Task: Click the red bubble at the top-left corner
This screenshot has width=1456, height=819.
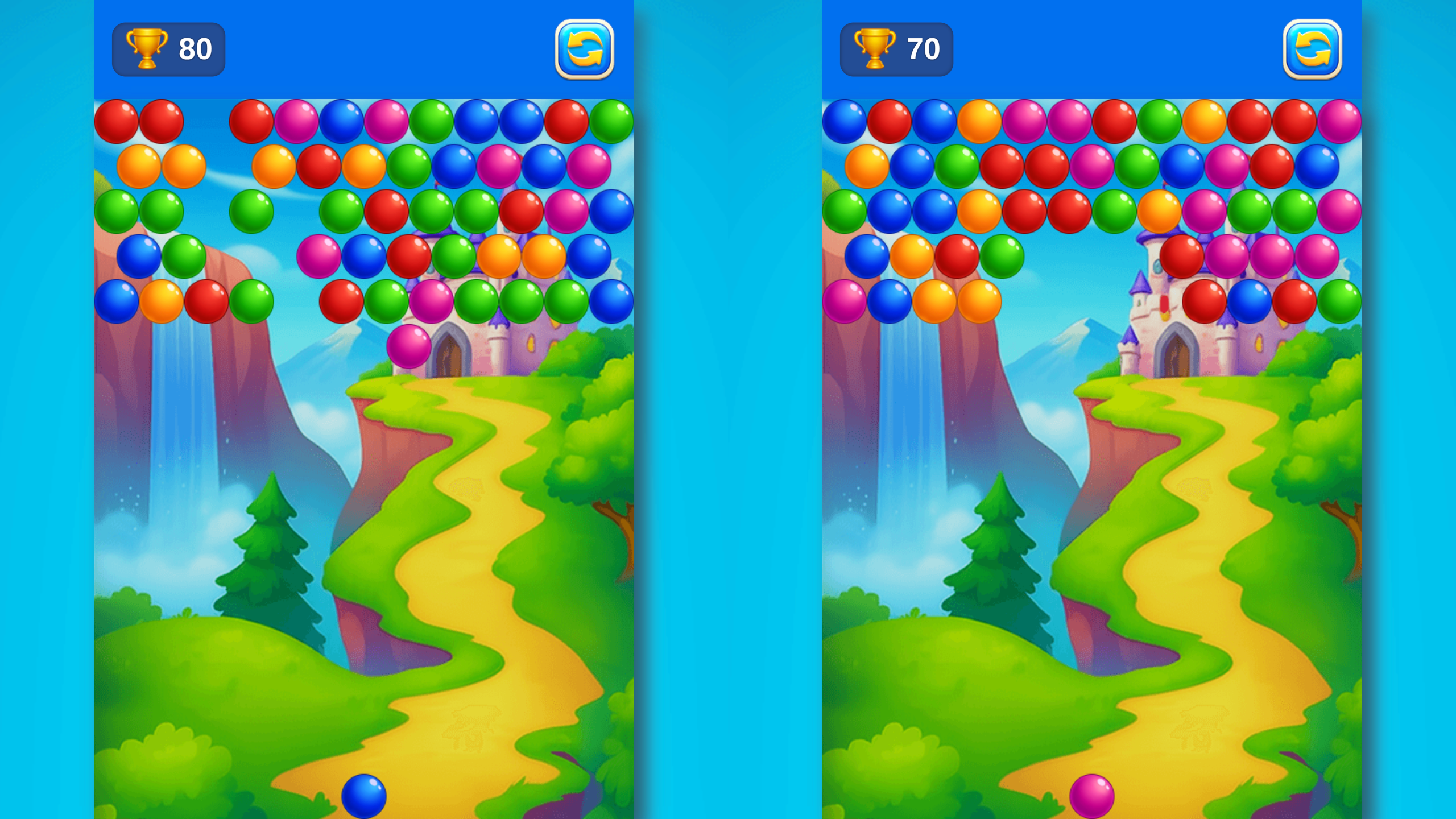Action: [x=117, y=121]
